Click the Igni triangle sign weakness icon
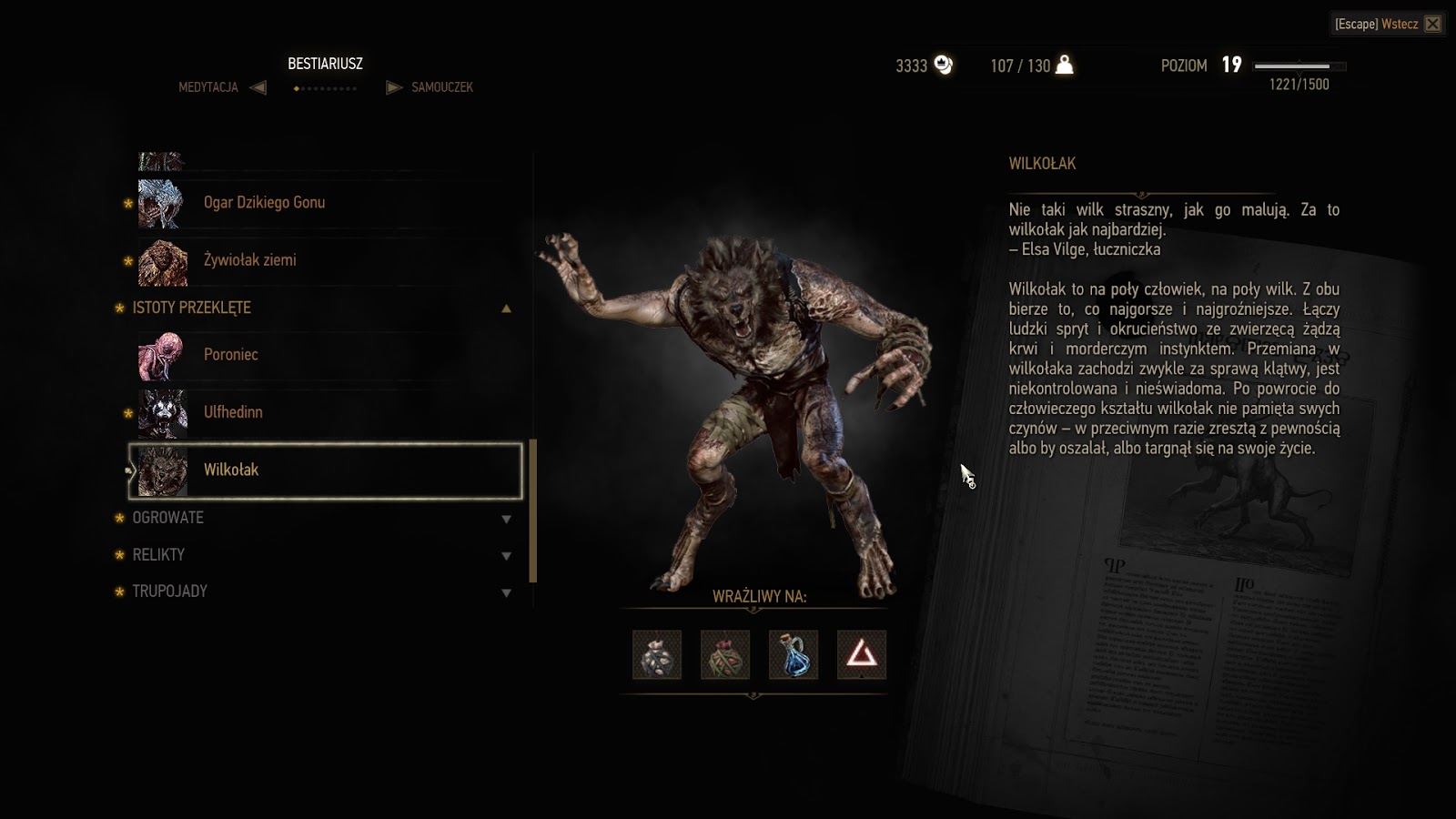 click(862, 654)
